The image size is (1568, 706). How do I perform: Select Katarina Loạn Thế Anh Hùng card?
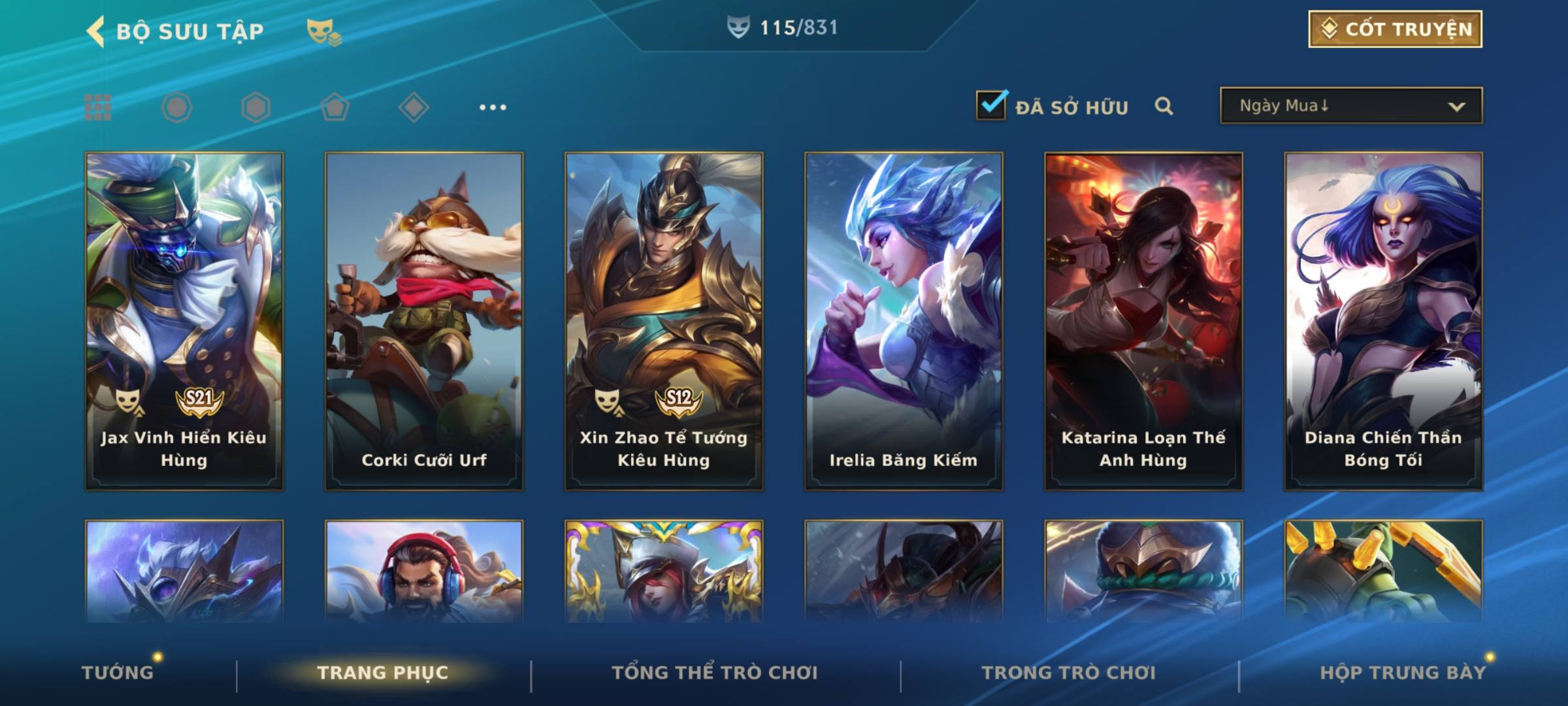click(1143, 320)
